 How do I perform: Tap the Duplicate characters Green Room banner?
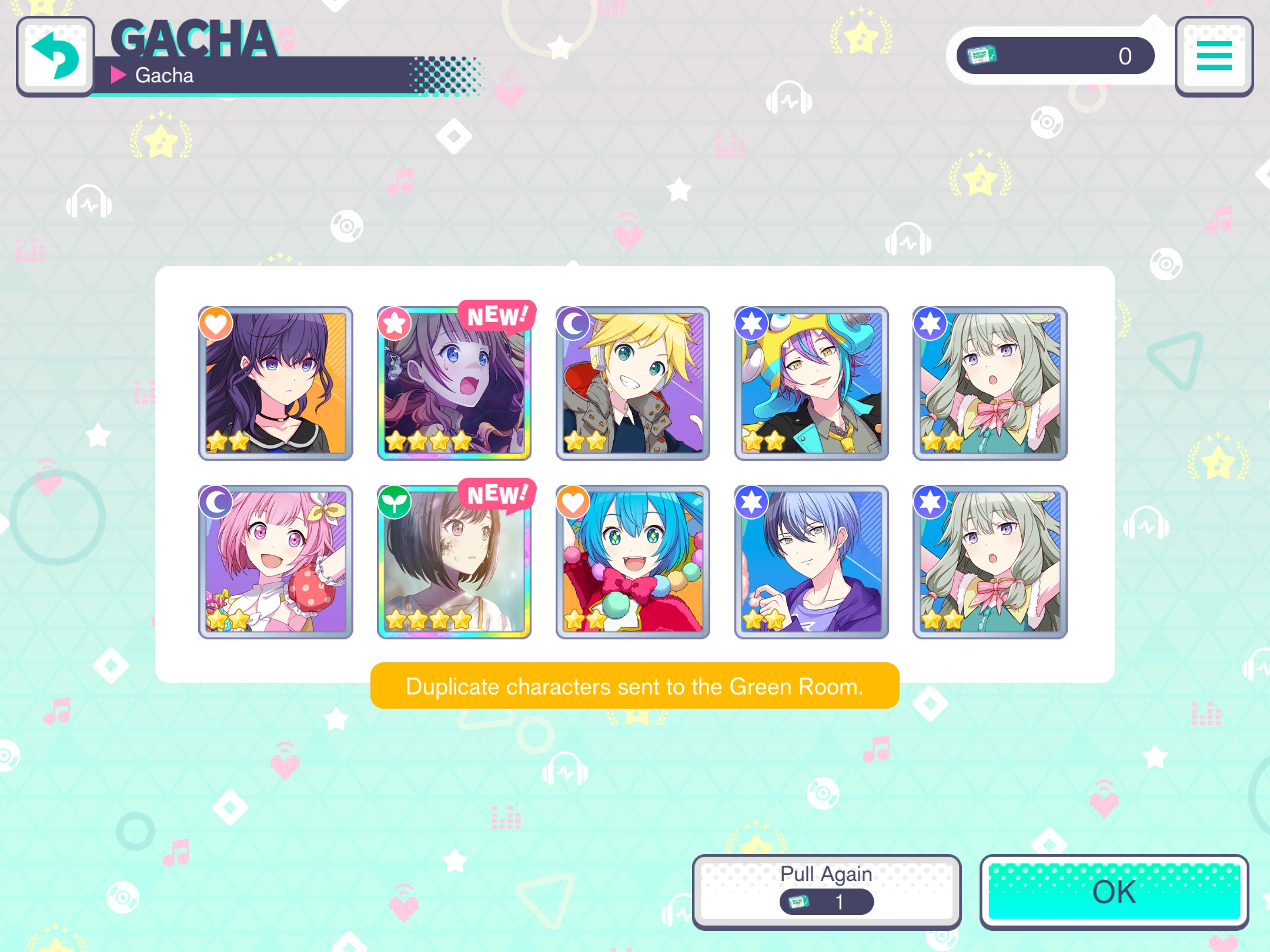[x=634, y=686]
